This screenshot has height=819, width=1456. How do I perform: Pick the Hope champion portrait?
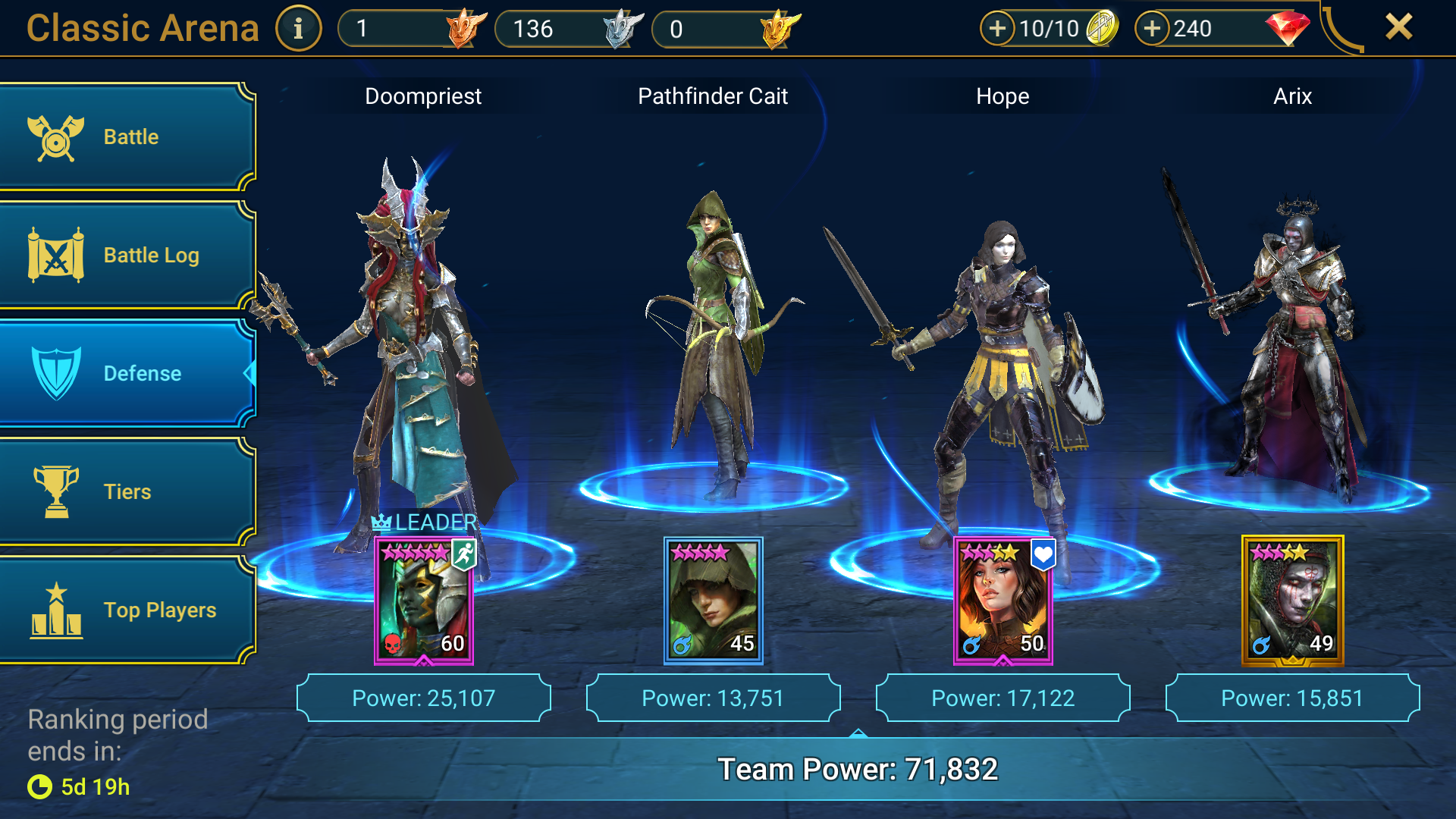point(1003,601)
